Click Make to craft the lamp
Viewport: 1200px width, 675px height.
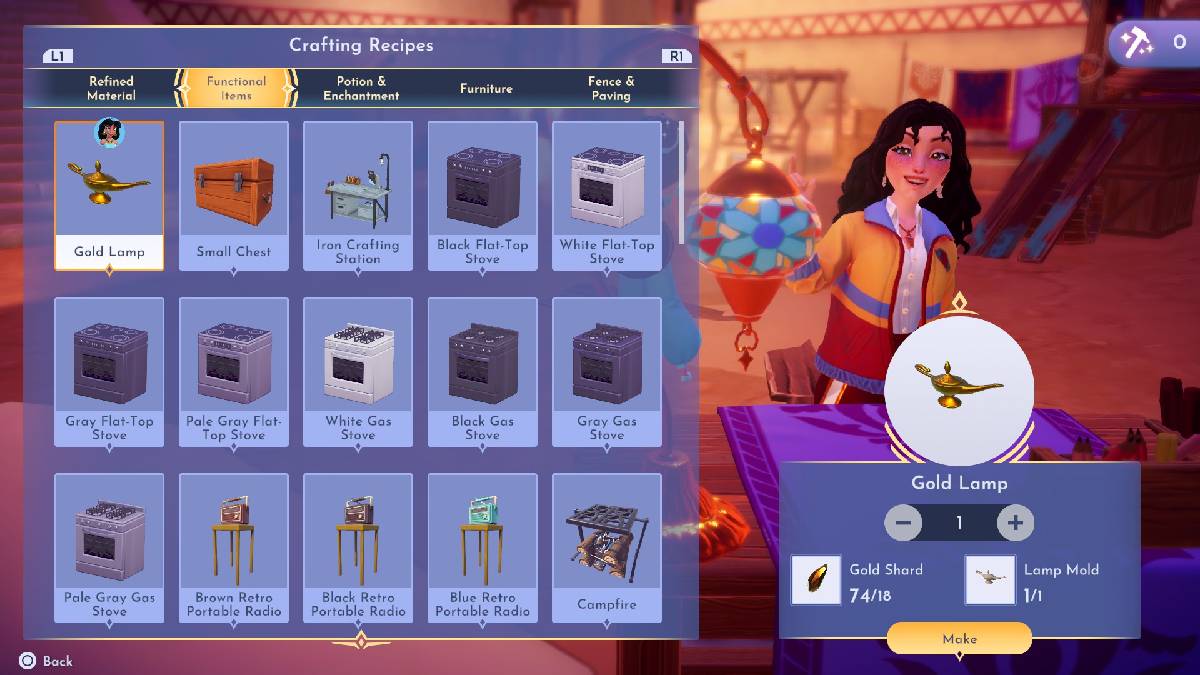click(x=959, y=638)
